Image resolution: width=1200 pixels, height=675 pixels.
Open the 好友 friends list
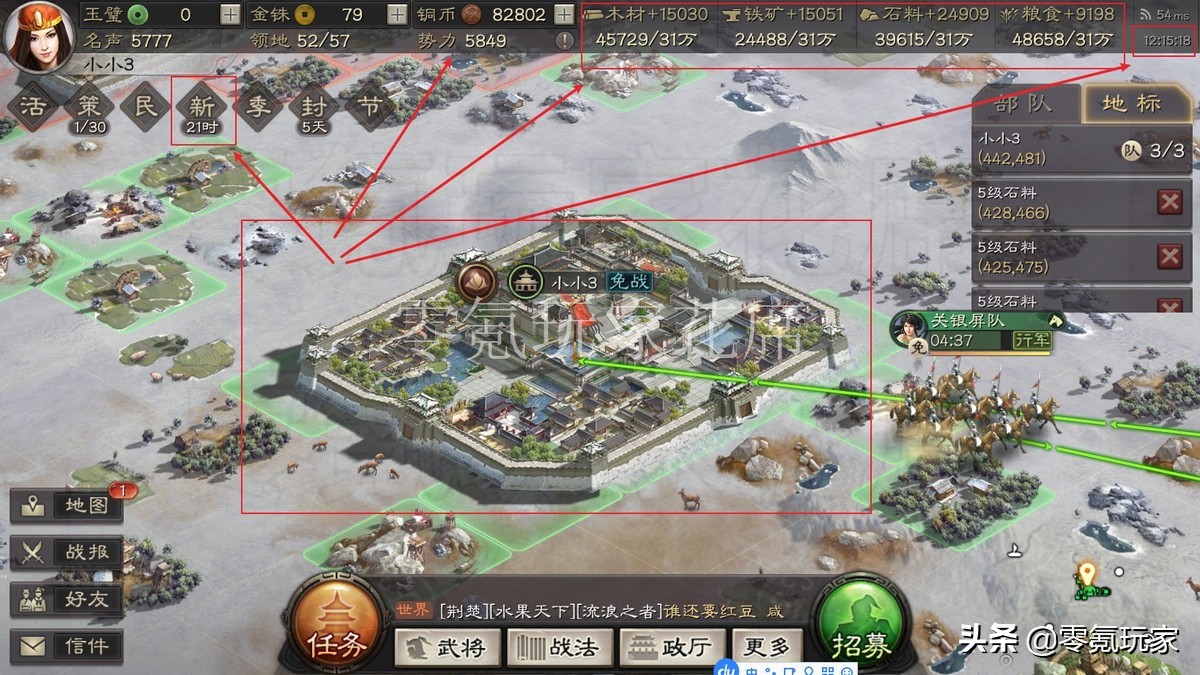point(66,599)
